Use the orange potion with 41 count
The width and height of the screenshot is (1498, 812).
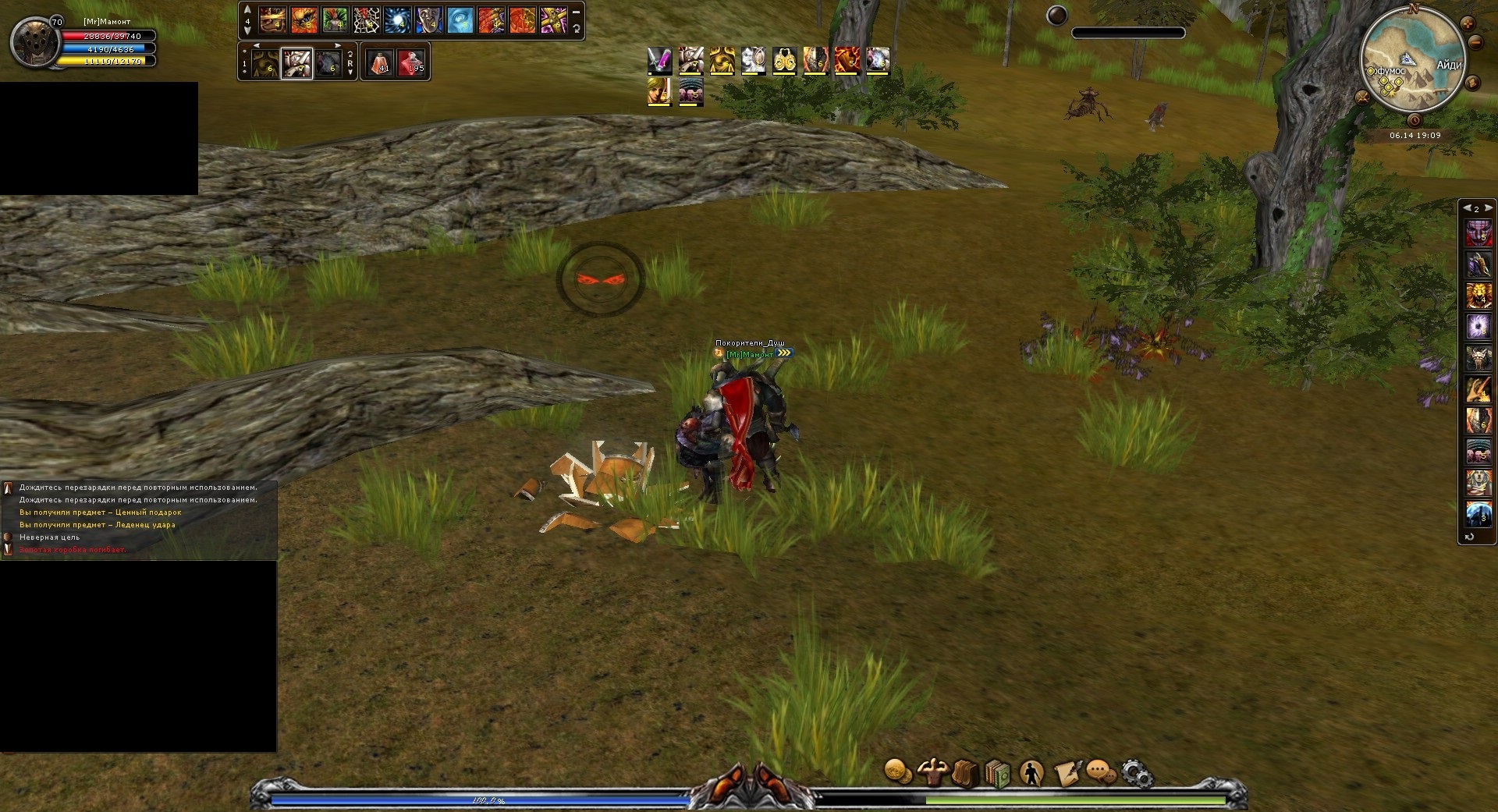click(380, 62)
